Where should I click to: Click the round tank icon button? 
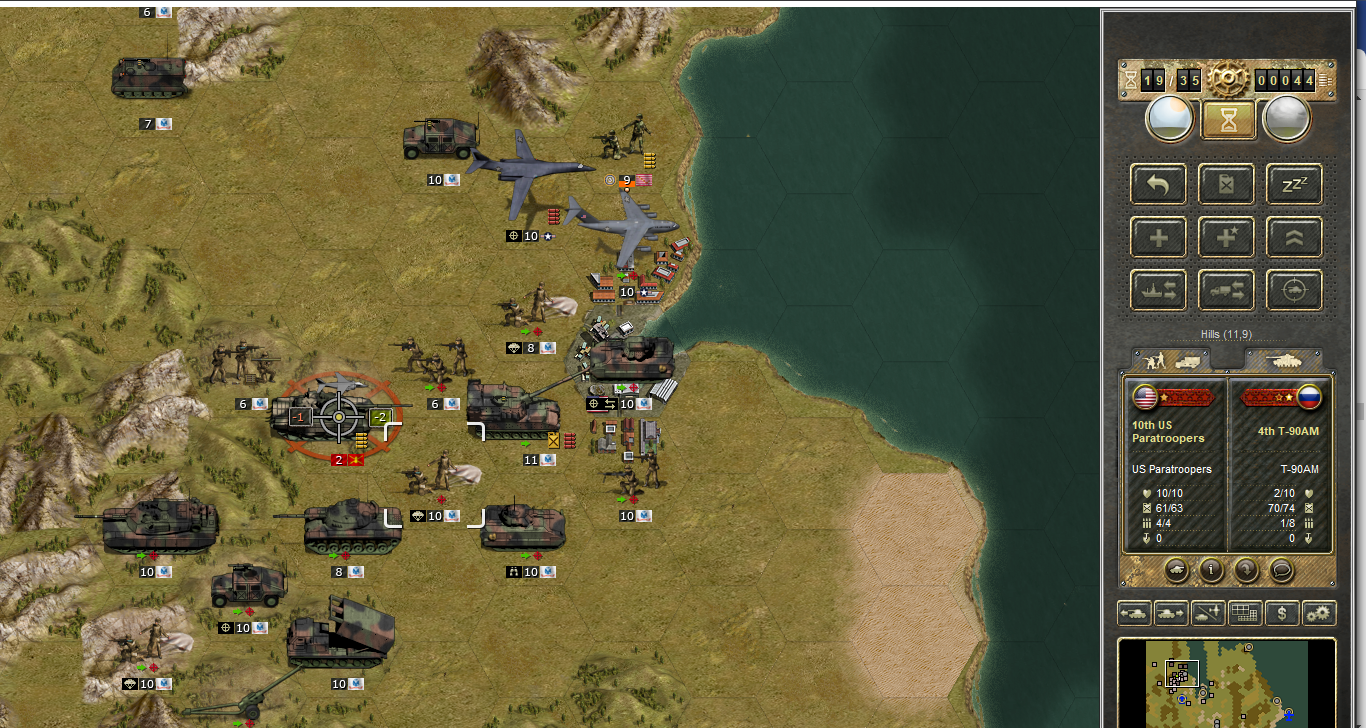1177,570
